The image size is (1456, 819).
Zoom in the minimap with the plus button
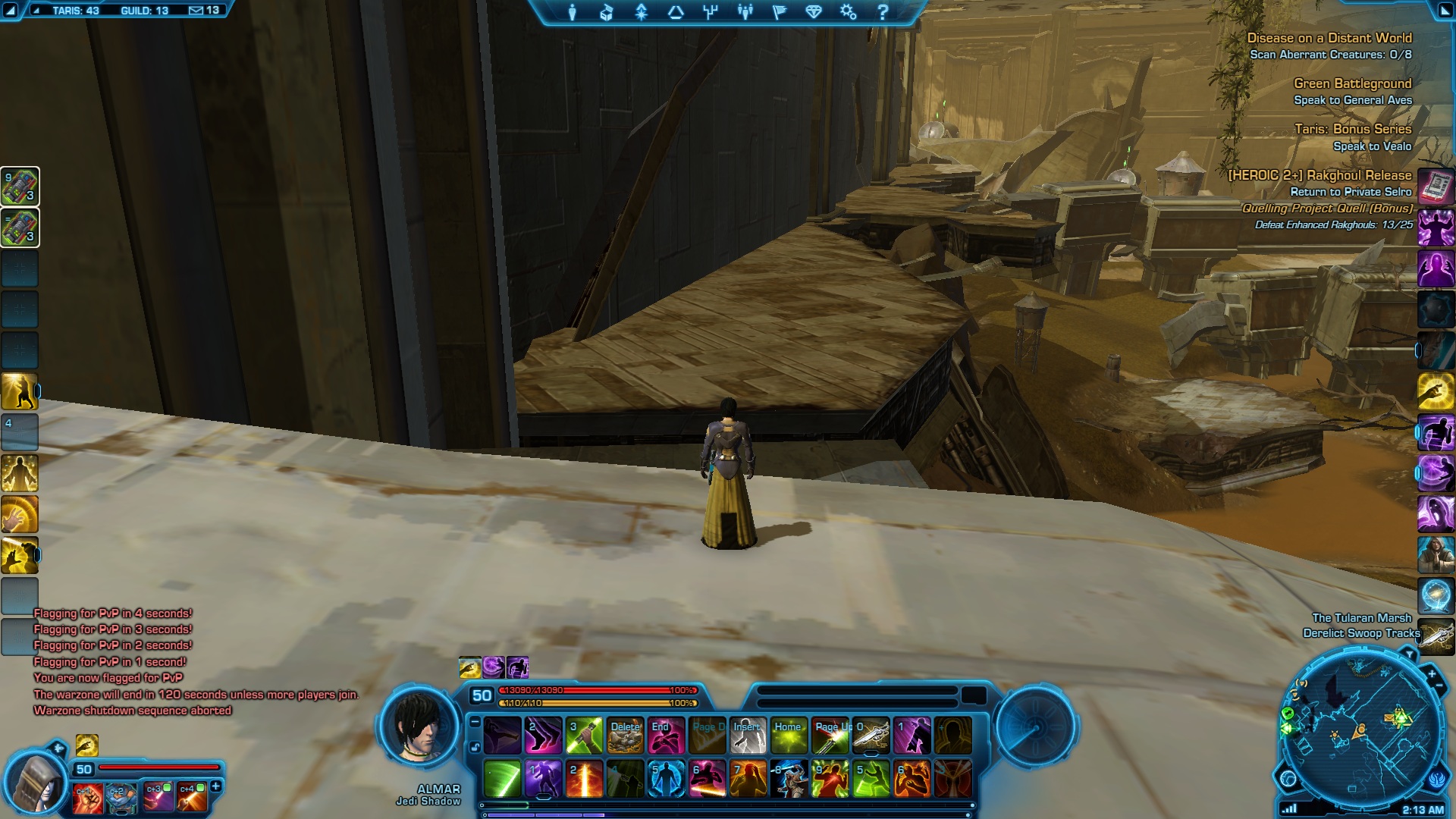1431,673
